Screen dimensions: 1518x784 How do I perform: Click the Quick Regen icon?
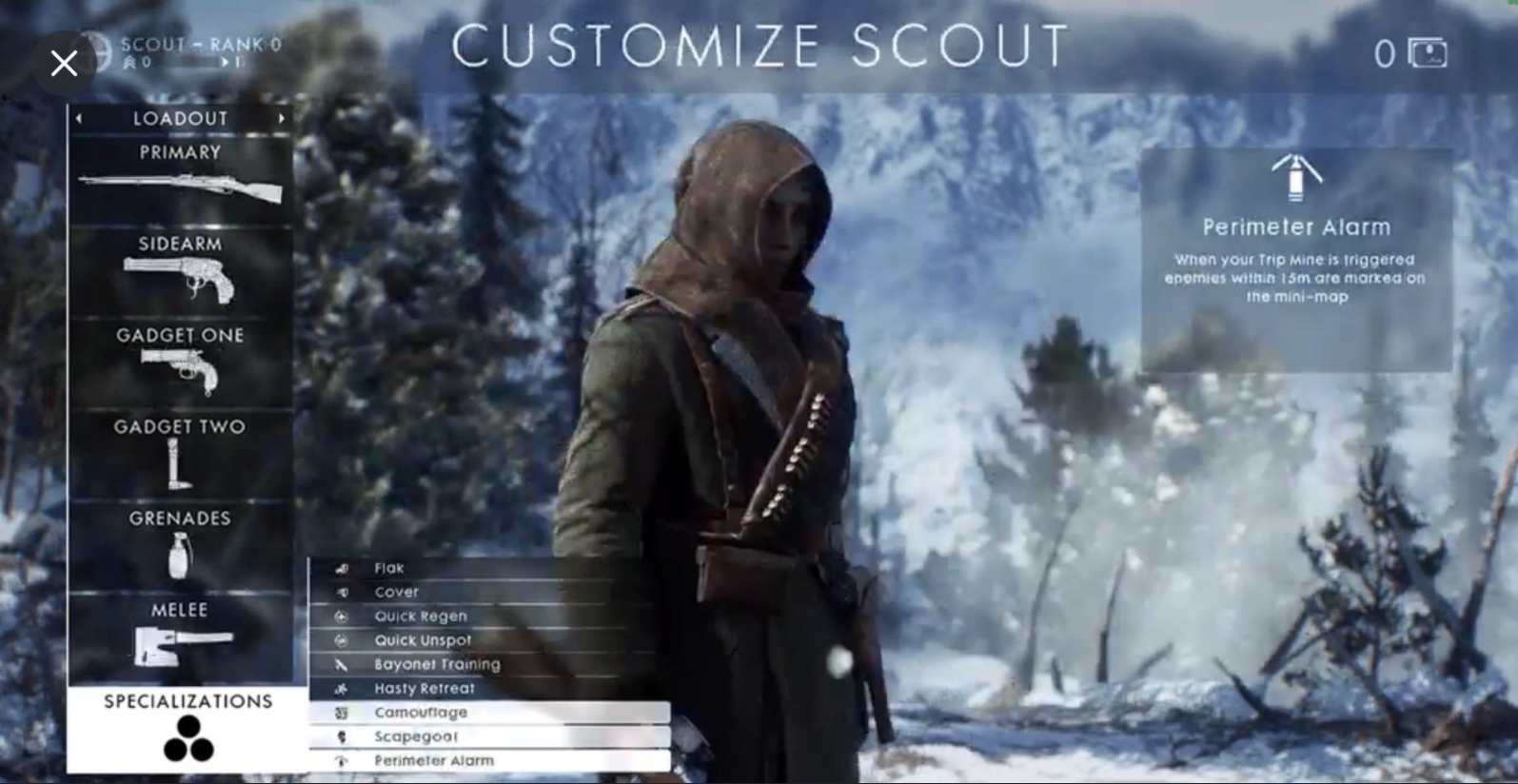click(340, 616)
